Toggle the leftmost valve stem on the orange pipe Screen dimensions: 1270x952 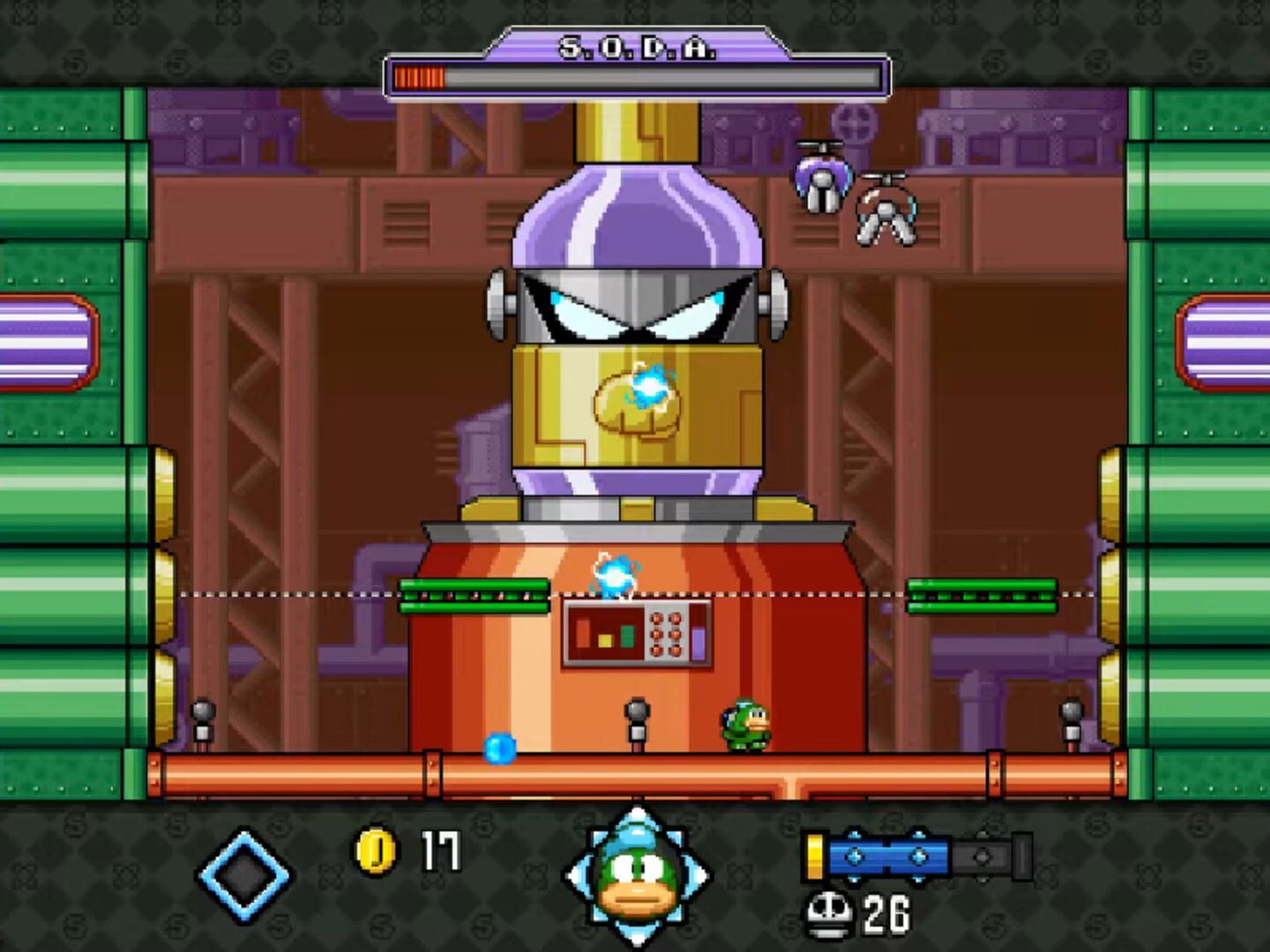click(204, 718)
